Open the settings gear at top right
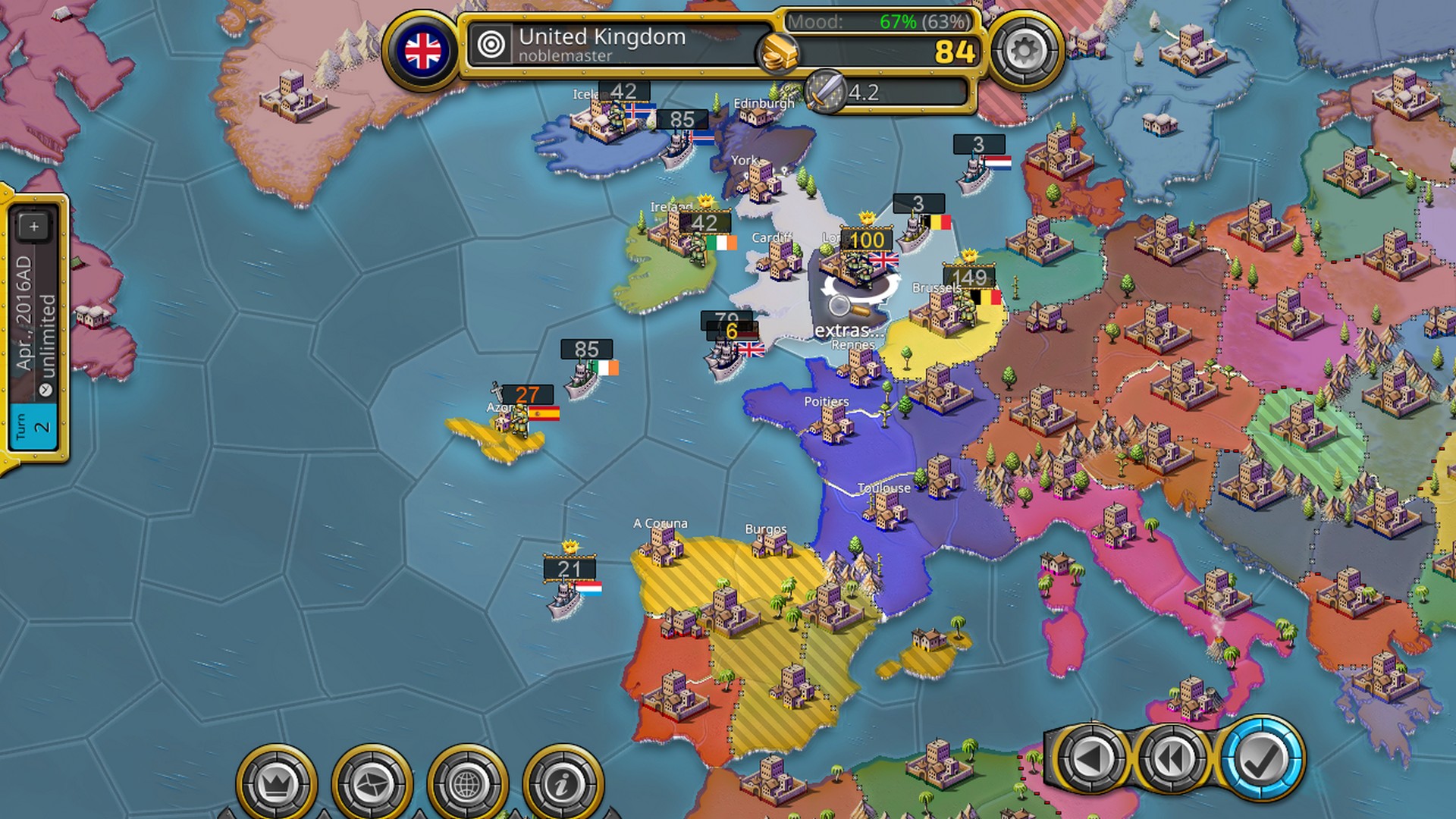 [1024, 48]
